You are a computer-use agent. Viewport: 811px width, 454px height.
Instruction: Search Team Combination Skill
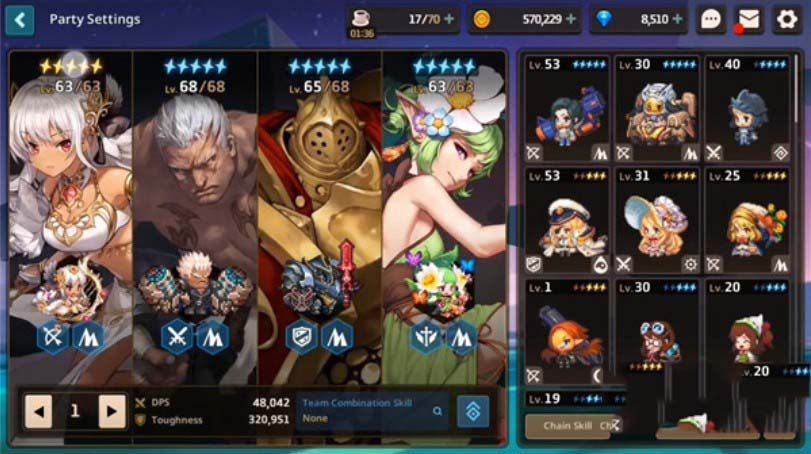pyautogui.click(x=437, y=411)
